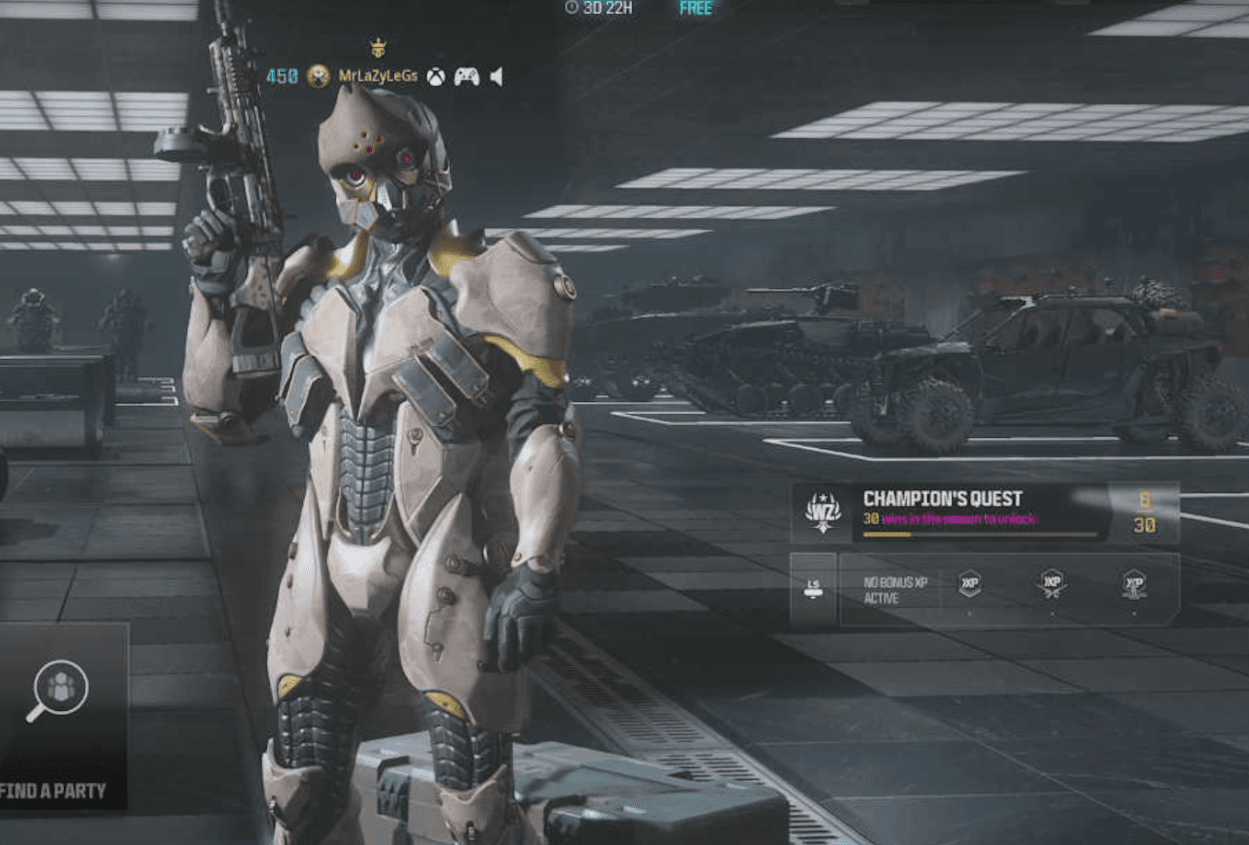Click the FREE offer label at top
Screen dimensions: 1249x845
click(696, 8)
